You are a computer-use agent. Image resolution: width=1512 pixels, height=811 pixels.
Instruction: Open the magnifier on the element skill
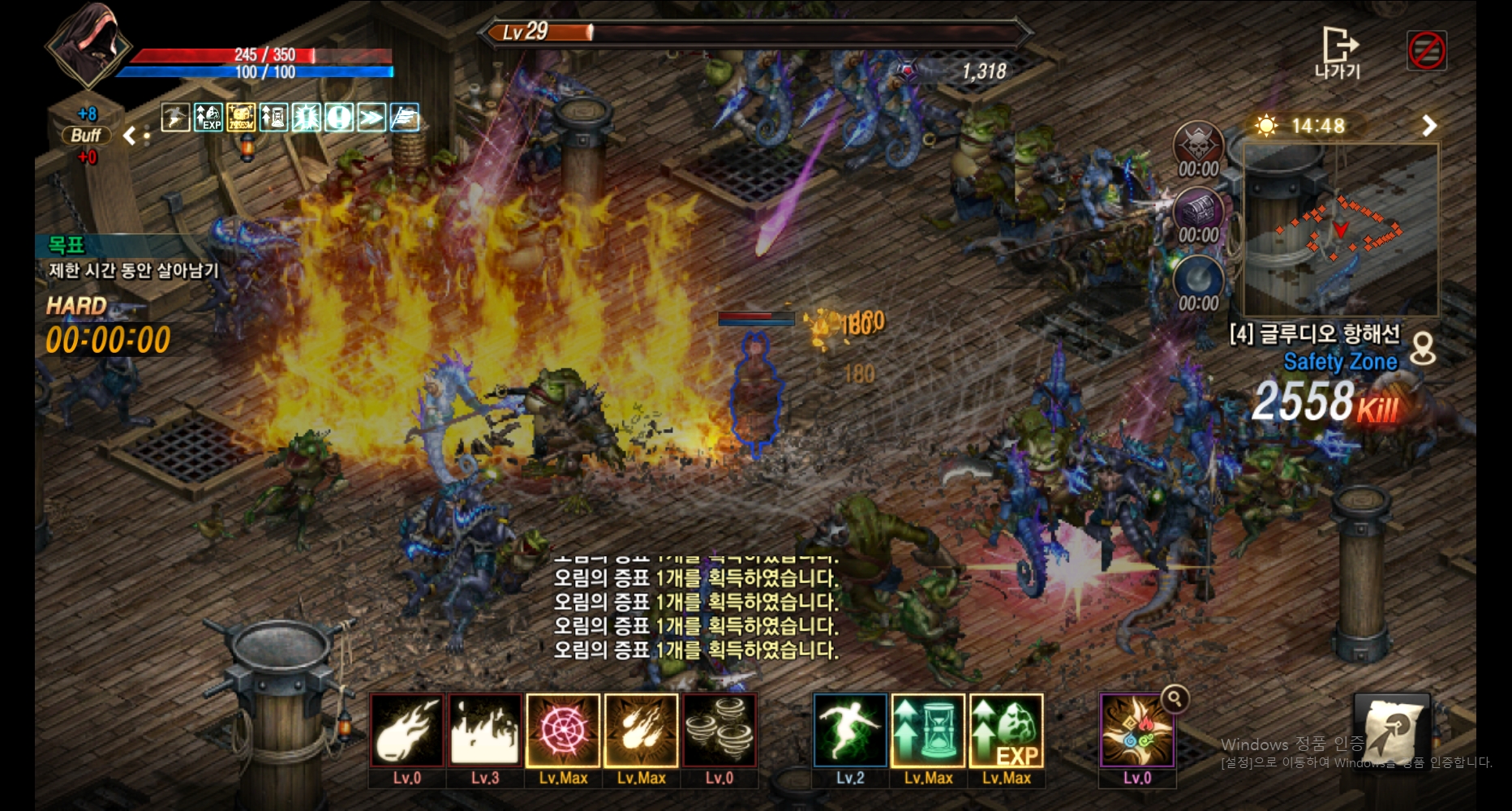point(1175,698)
